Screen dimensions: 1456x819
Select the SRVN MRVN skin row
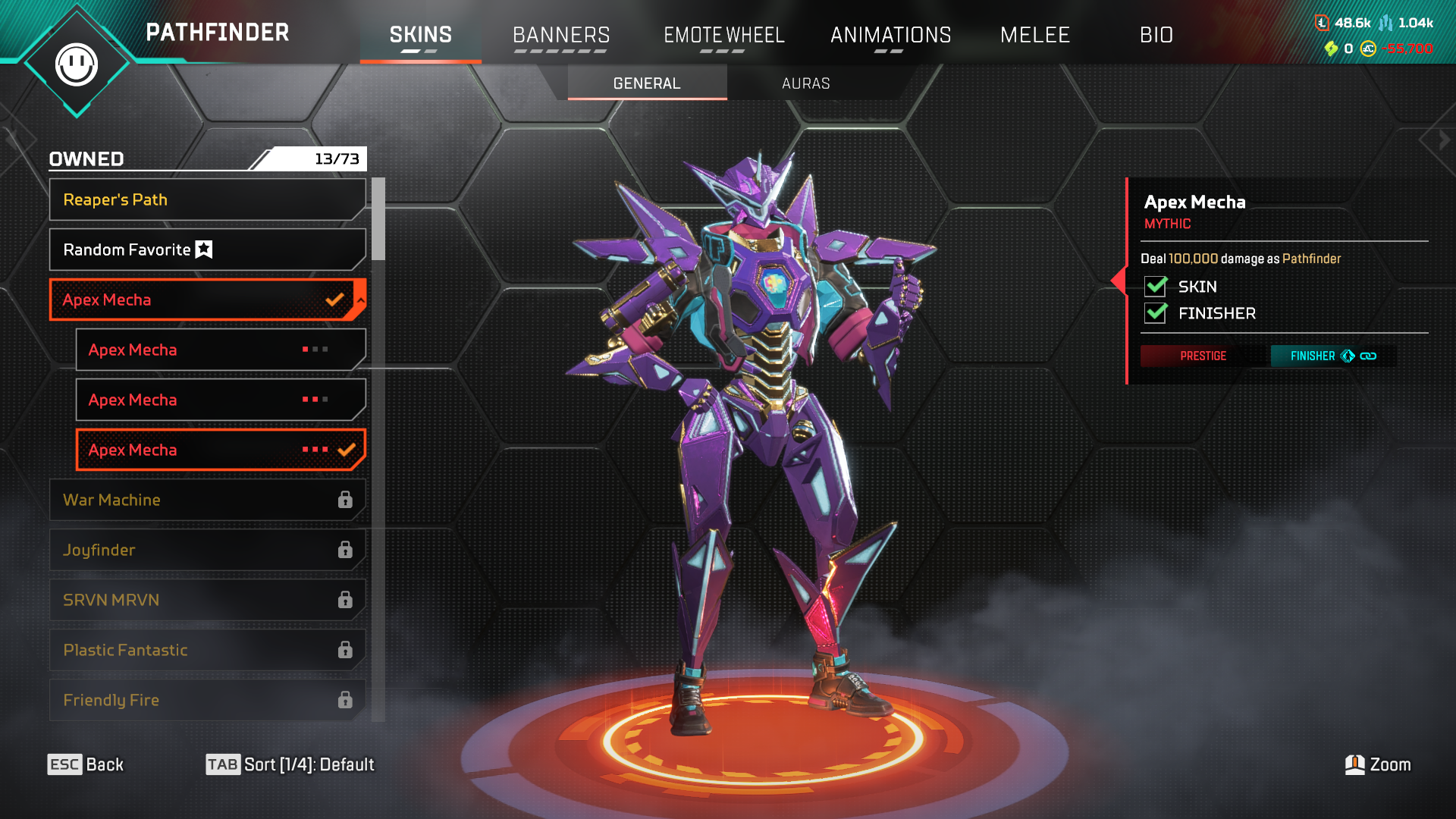[x=206, y=600]
